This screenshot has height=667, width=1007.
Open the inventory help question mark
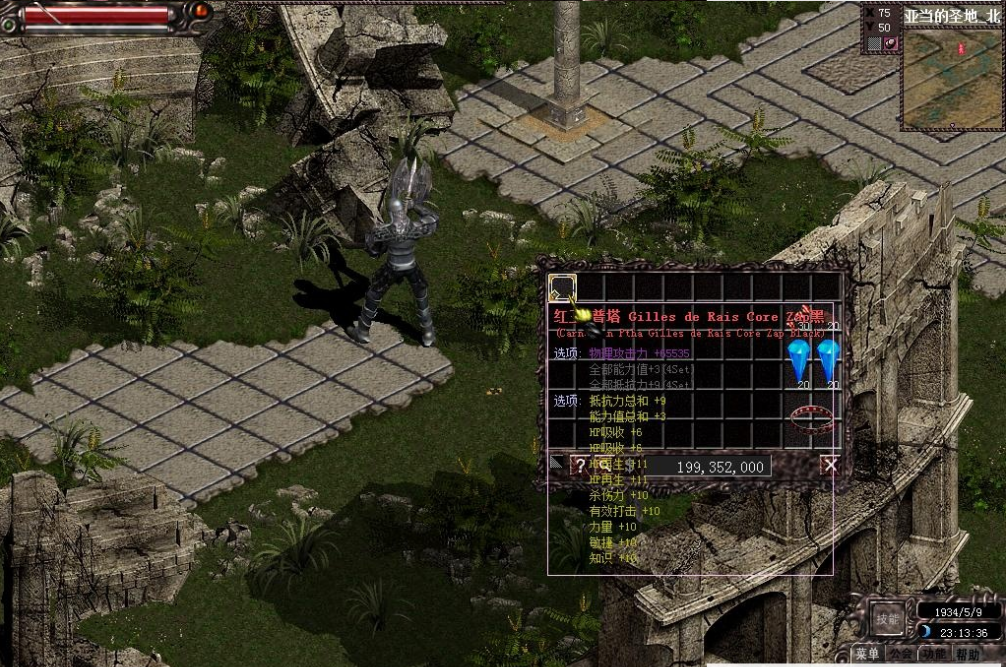click(x=579, y=465)
